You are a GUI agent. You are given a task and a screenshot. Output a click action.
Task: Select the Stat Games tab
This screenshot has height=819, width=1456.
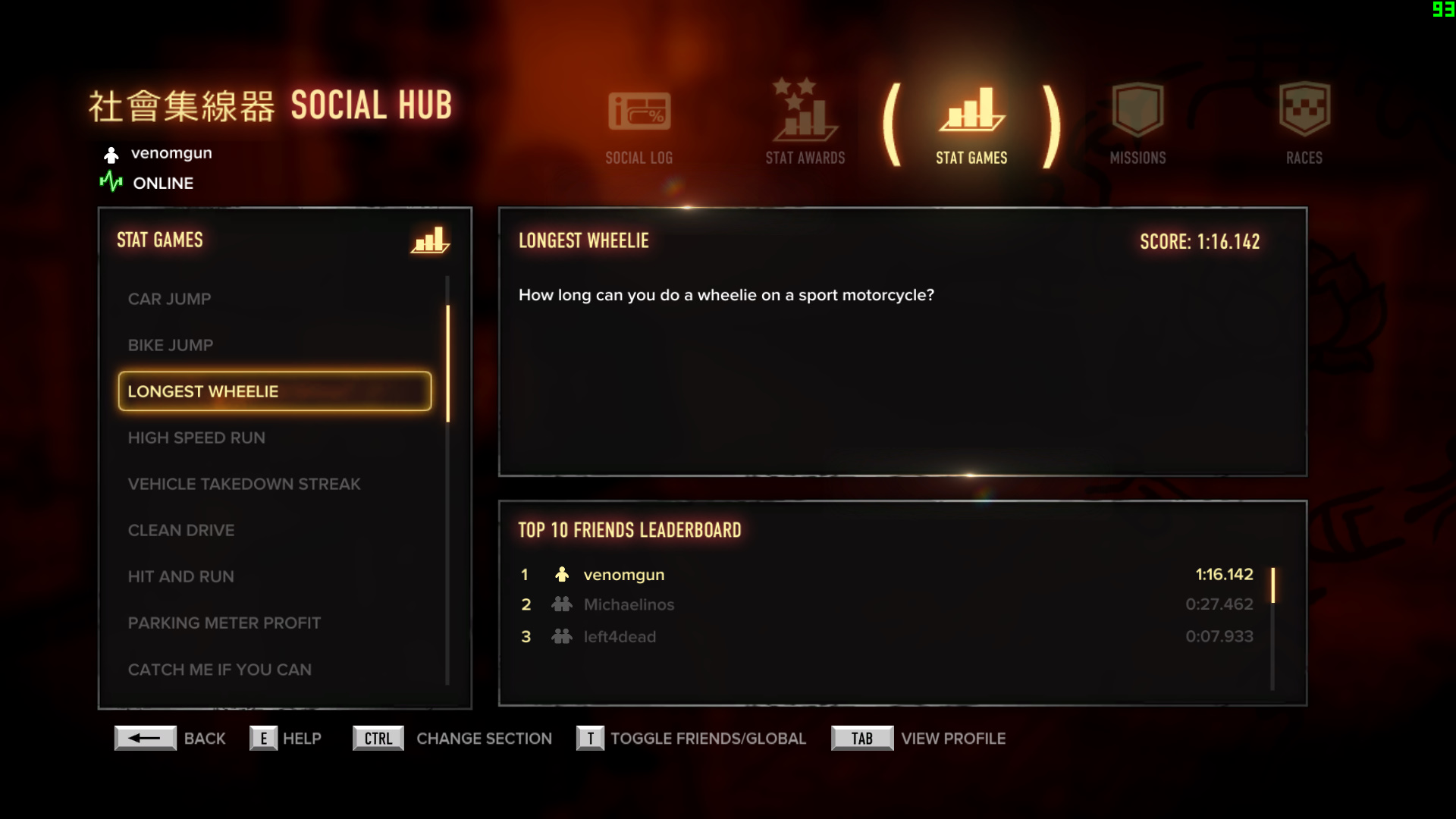click(x=971, y=126)
